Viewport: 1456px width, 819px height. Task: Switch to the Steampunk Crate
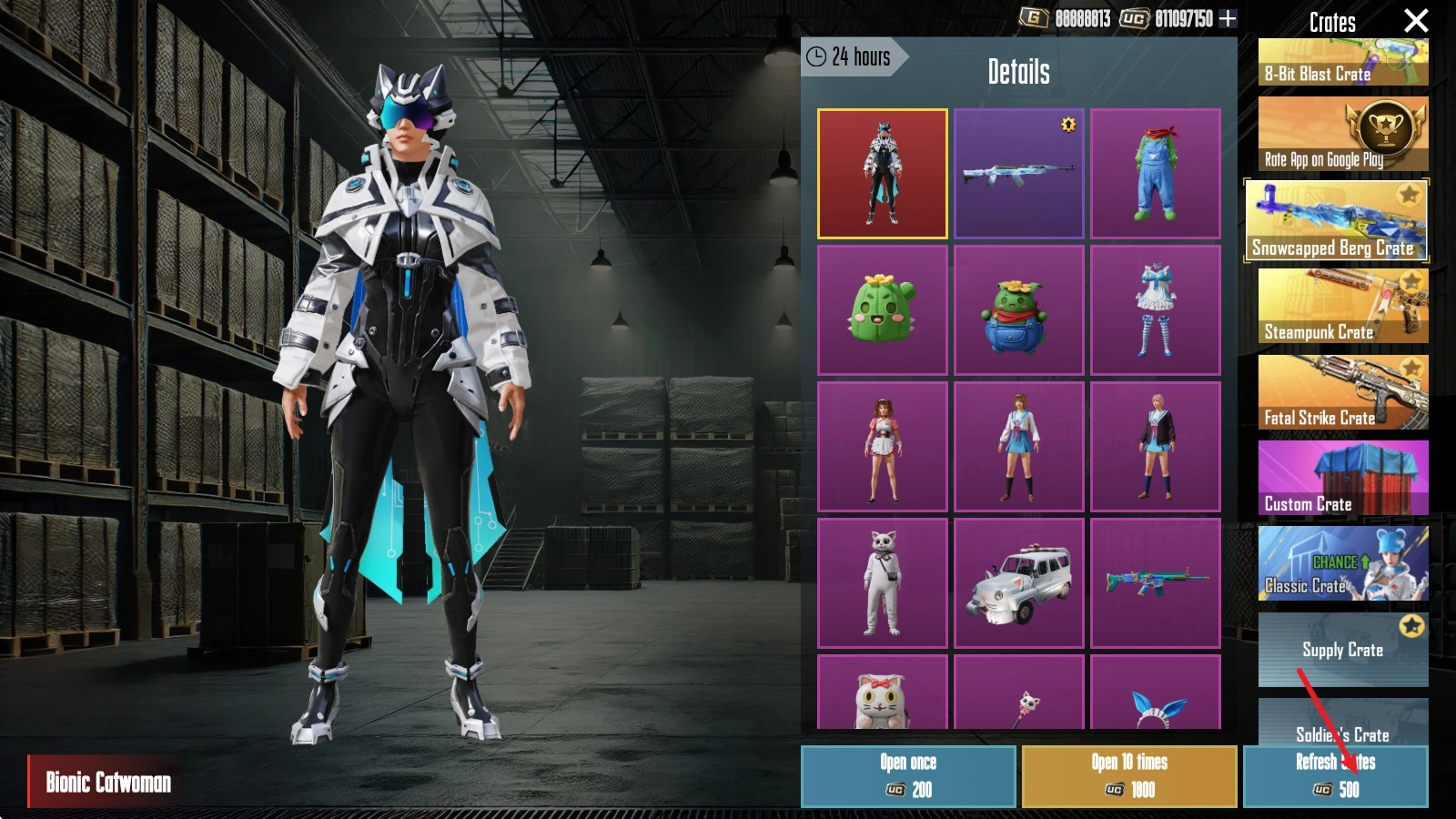pyautogui.click(x=1343, y=306)
